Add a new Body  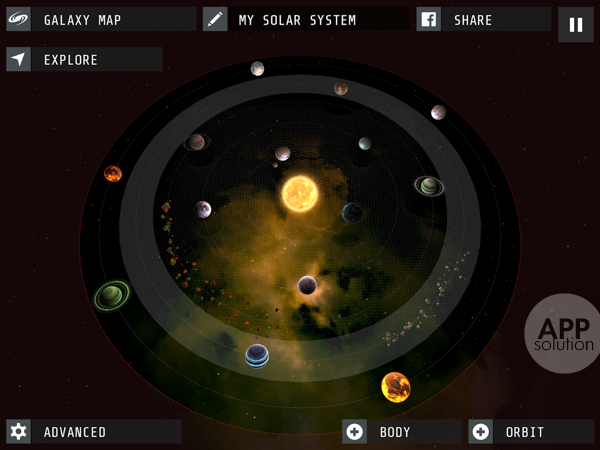400,432
